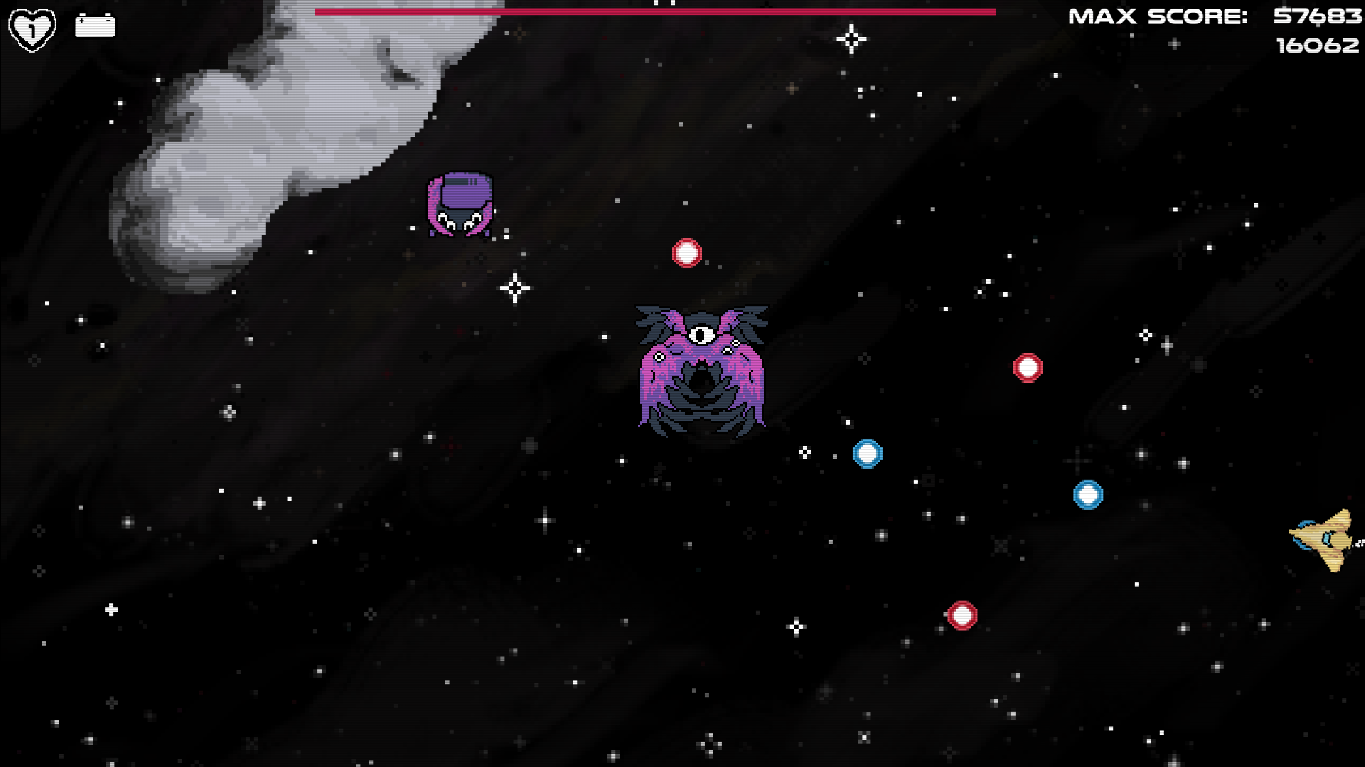Click the small diamond star left of the boss

513,287
